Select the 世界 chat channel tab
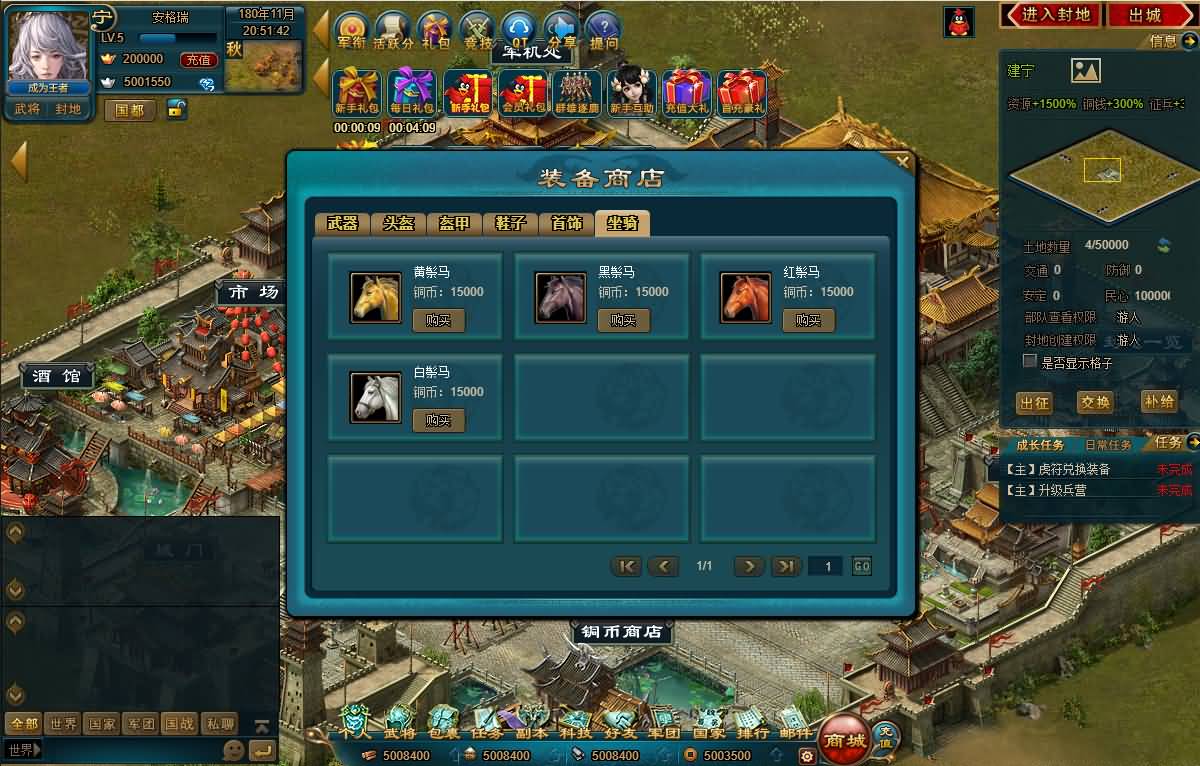Image resolution: width=1200 pixels, height=766 pixels. (64, 724)
